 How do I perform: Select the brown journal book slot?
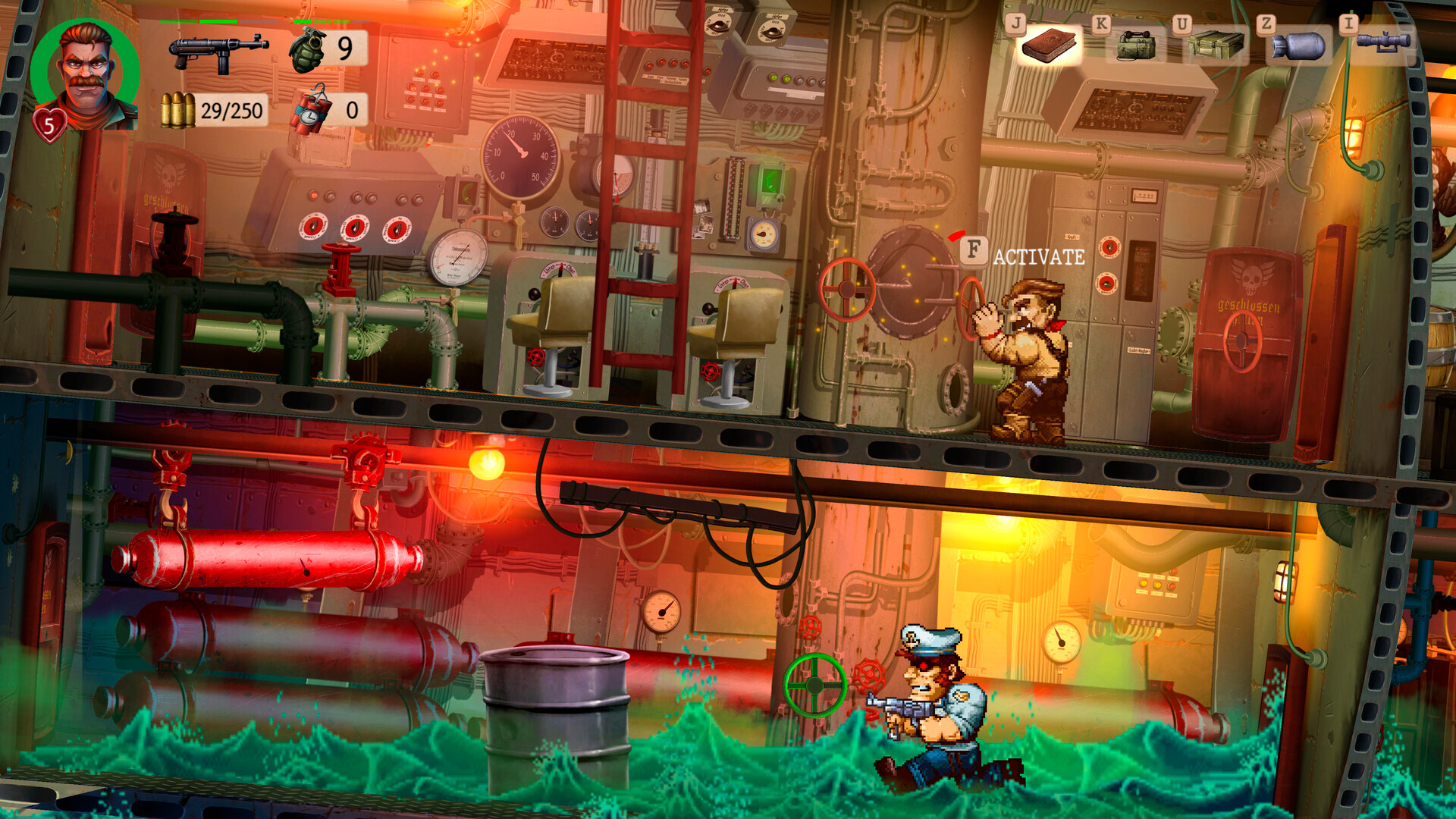pyautogui.click(x=1049, y=45)
